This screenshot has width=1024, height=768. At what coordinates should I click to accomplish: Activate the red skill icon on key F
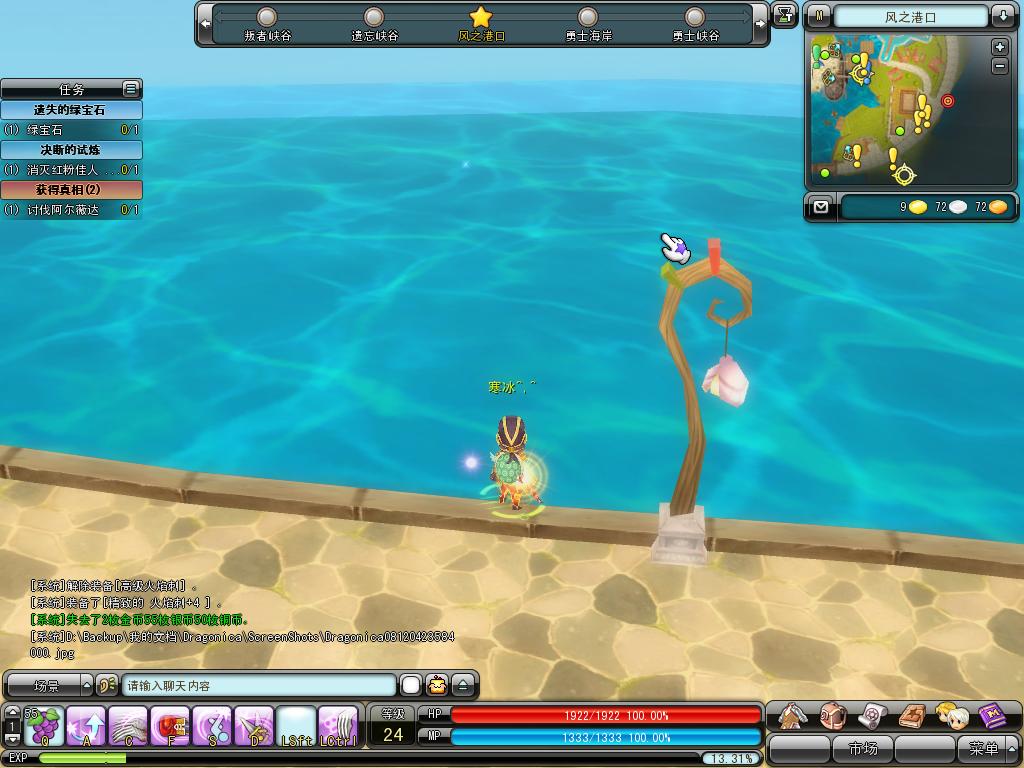pos(170,726)
